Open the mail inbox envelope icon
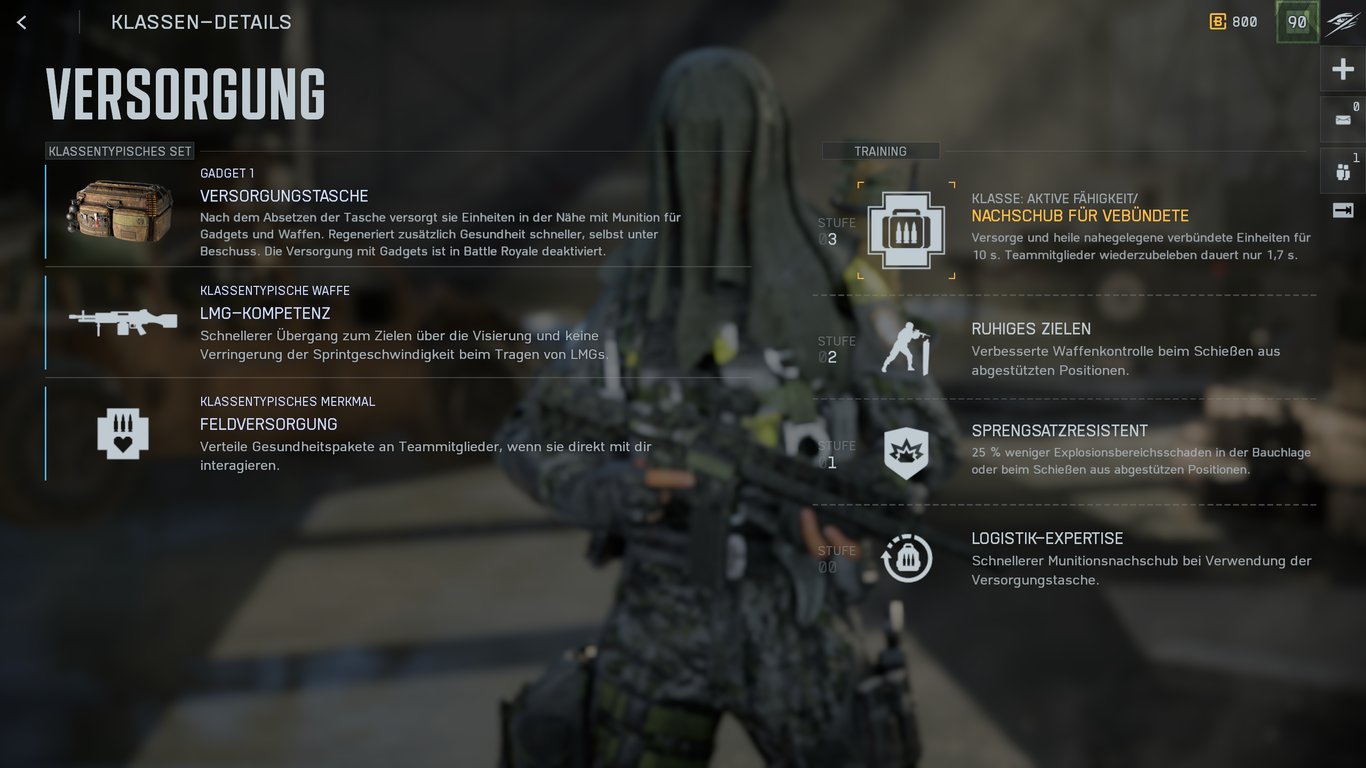The height and width of the screenshot is (768, 1366). 1342,120
